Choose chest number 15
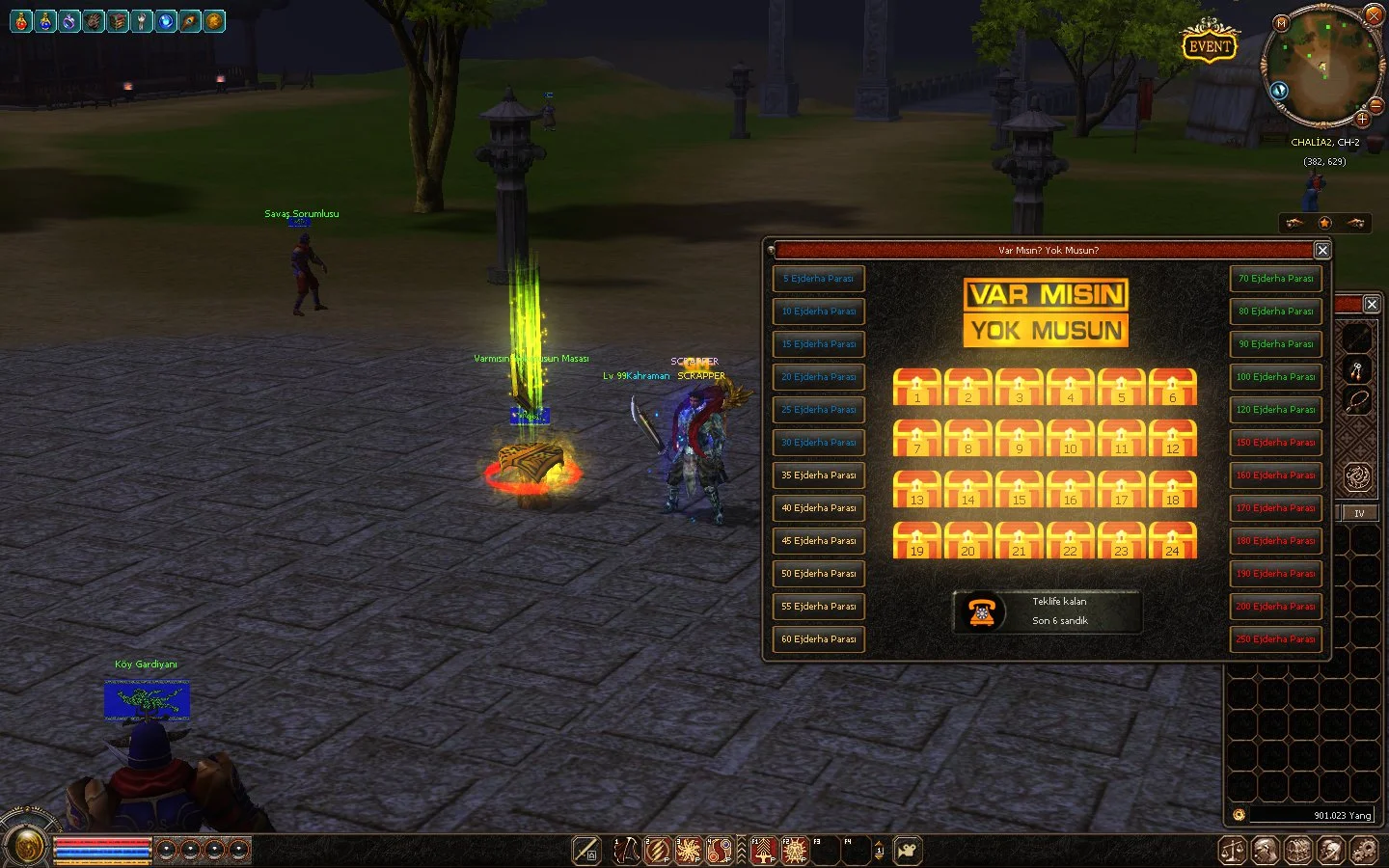 tap(1019, 489)
